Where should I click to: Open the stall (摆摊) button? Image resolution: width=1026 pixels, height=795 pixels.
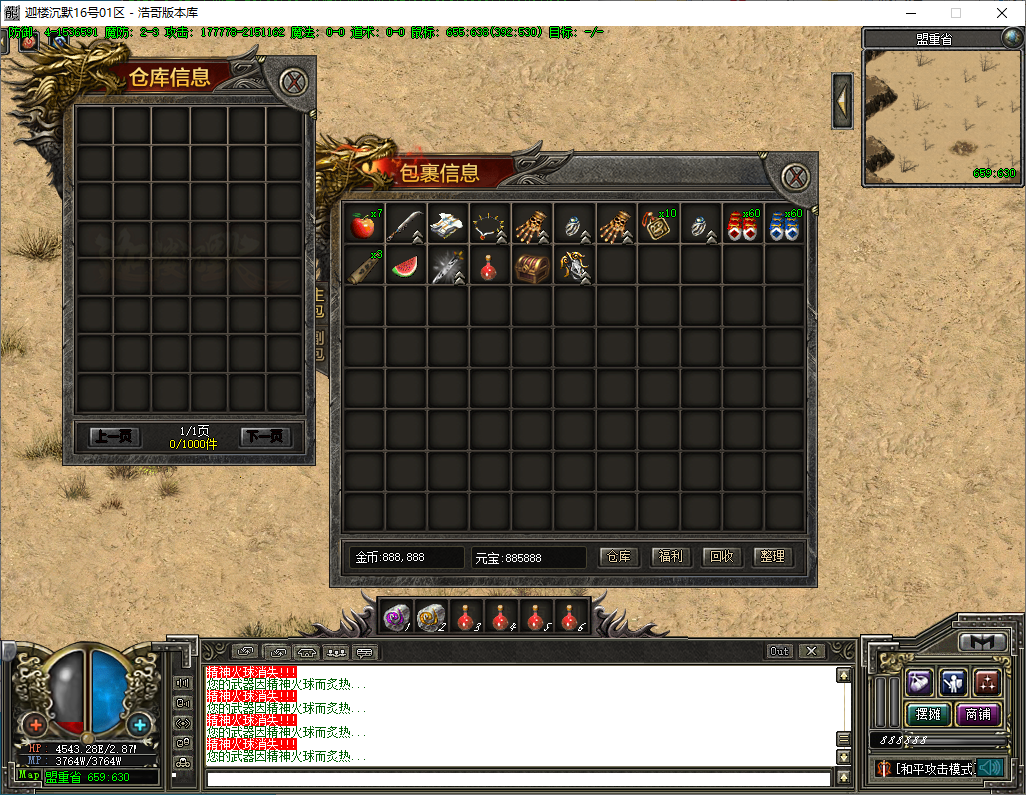coord(927,714)
